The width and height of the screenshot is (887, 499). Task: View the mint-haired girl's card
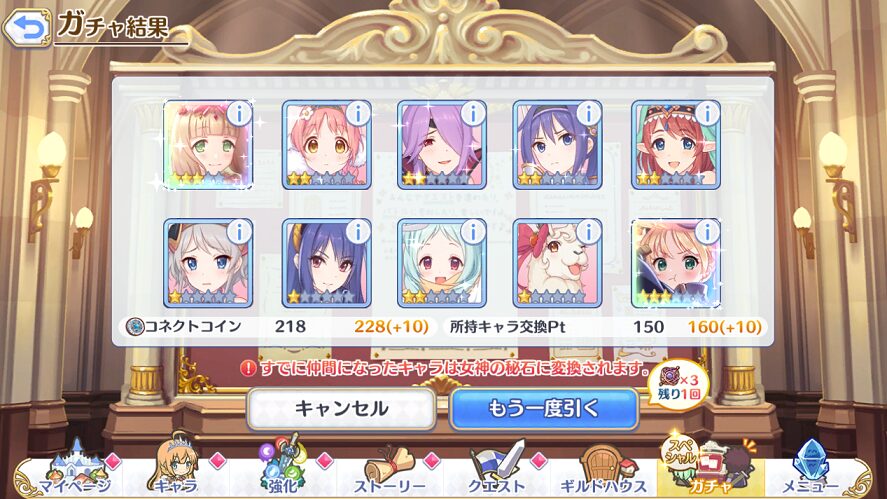click(442, 263)
